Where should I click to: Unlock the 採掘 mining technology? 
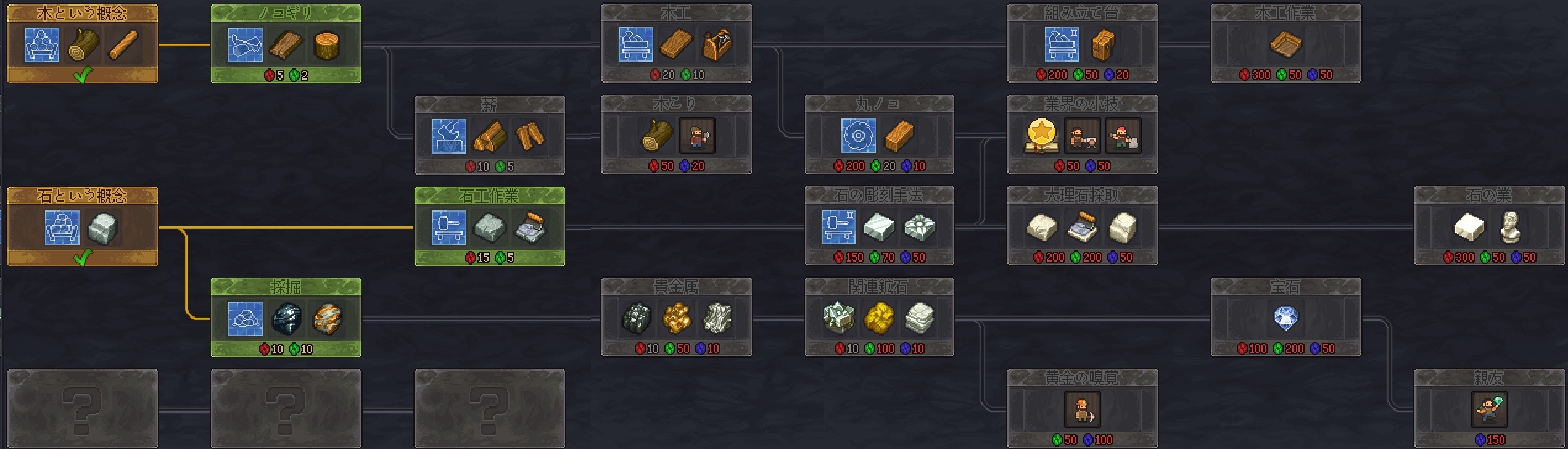point(286,318)
